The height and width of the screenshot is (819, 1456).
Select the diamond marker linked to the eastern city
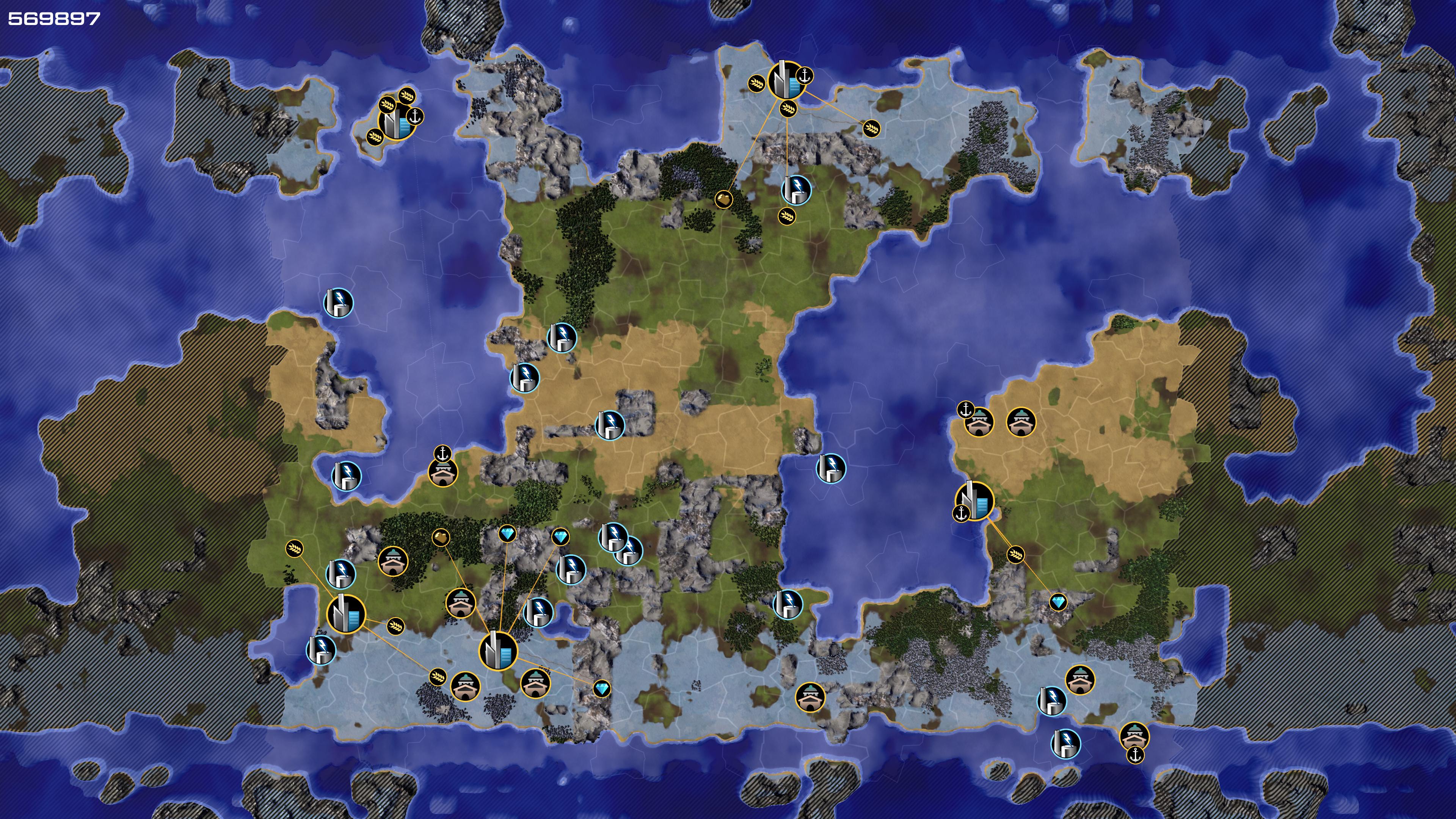click(1058, 602)
